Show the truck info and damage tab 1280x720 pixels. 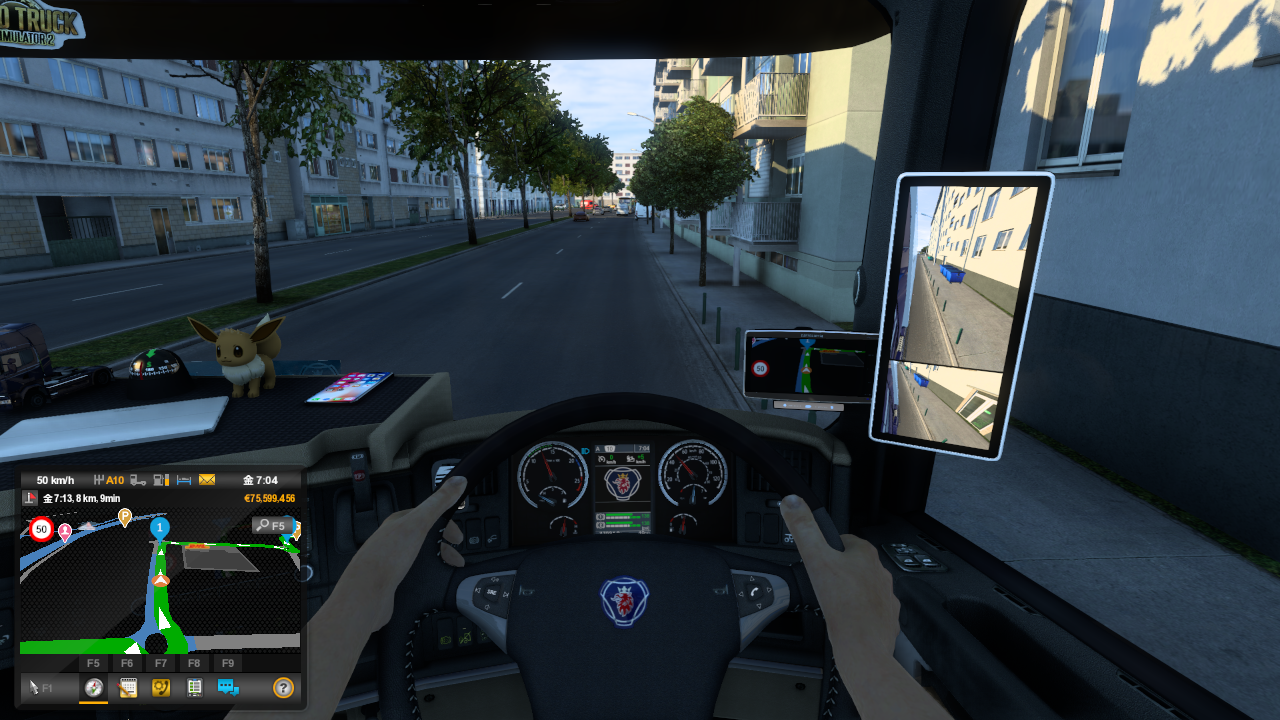point(194,687)
